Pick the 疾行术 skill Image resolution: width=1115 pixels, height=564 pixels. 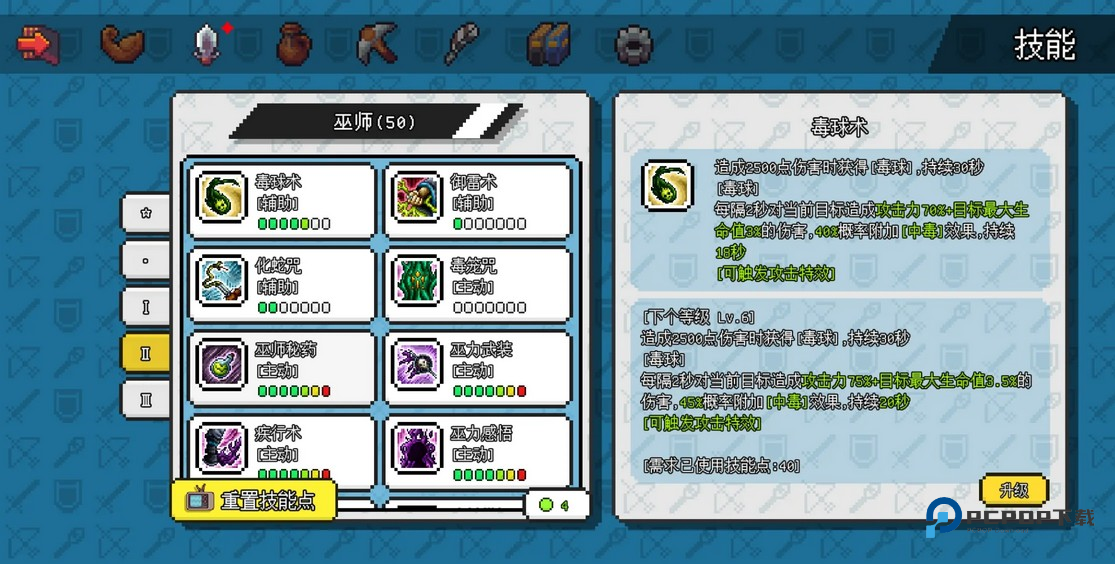pos(282,450)
